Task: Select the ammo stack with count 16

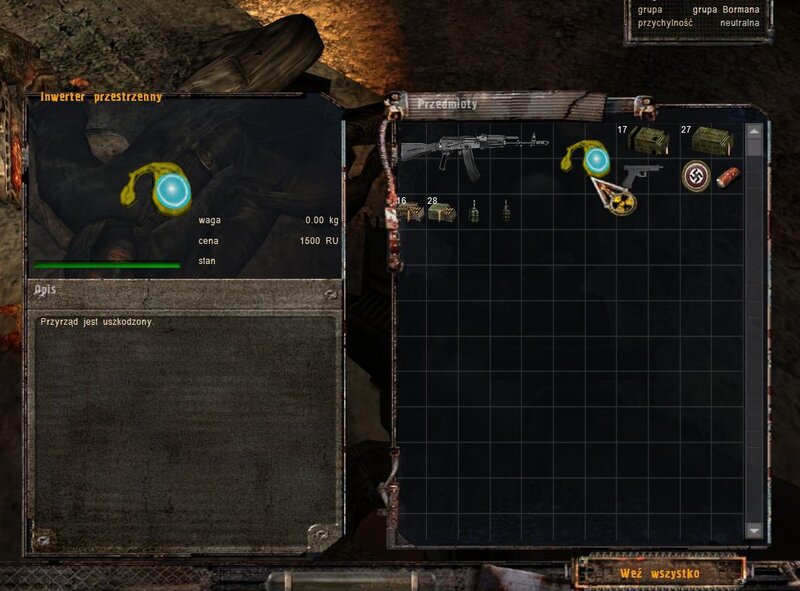Action: click(x=408, y=212)
